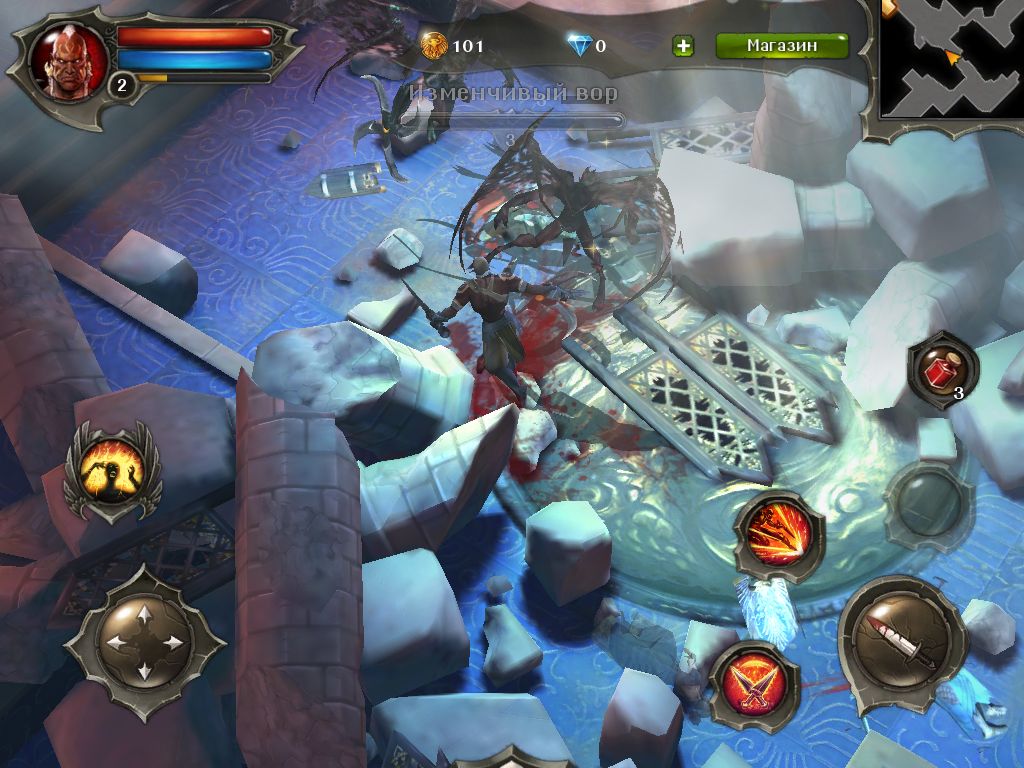The image size is (1024, 768).
Task: Tap the virtual movement joystick
Action: (144, 641)
